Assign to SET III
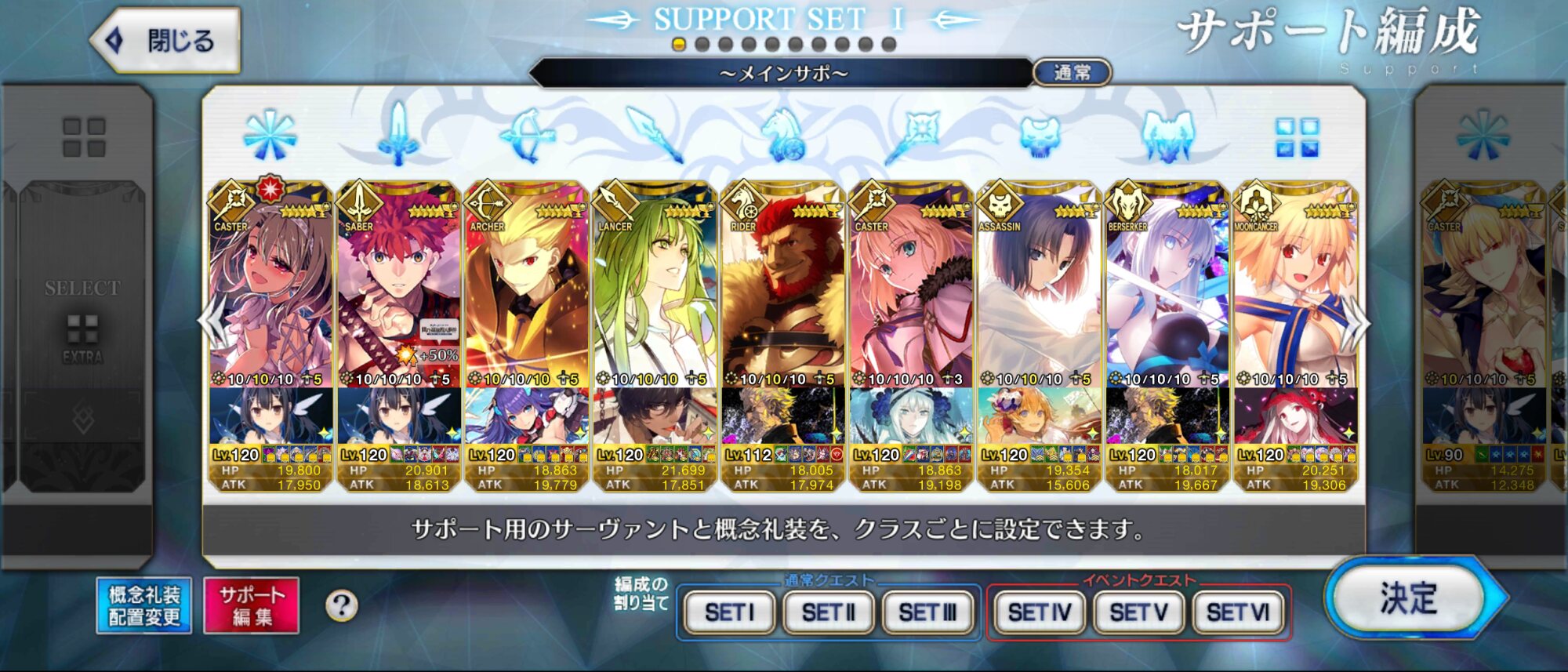 927,612
